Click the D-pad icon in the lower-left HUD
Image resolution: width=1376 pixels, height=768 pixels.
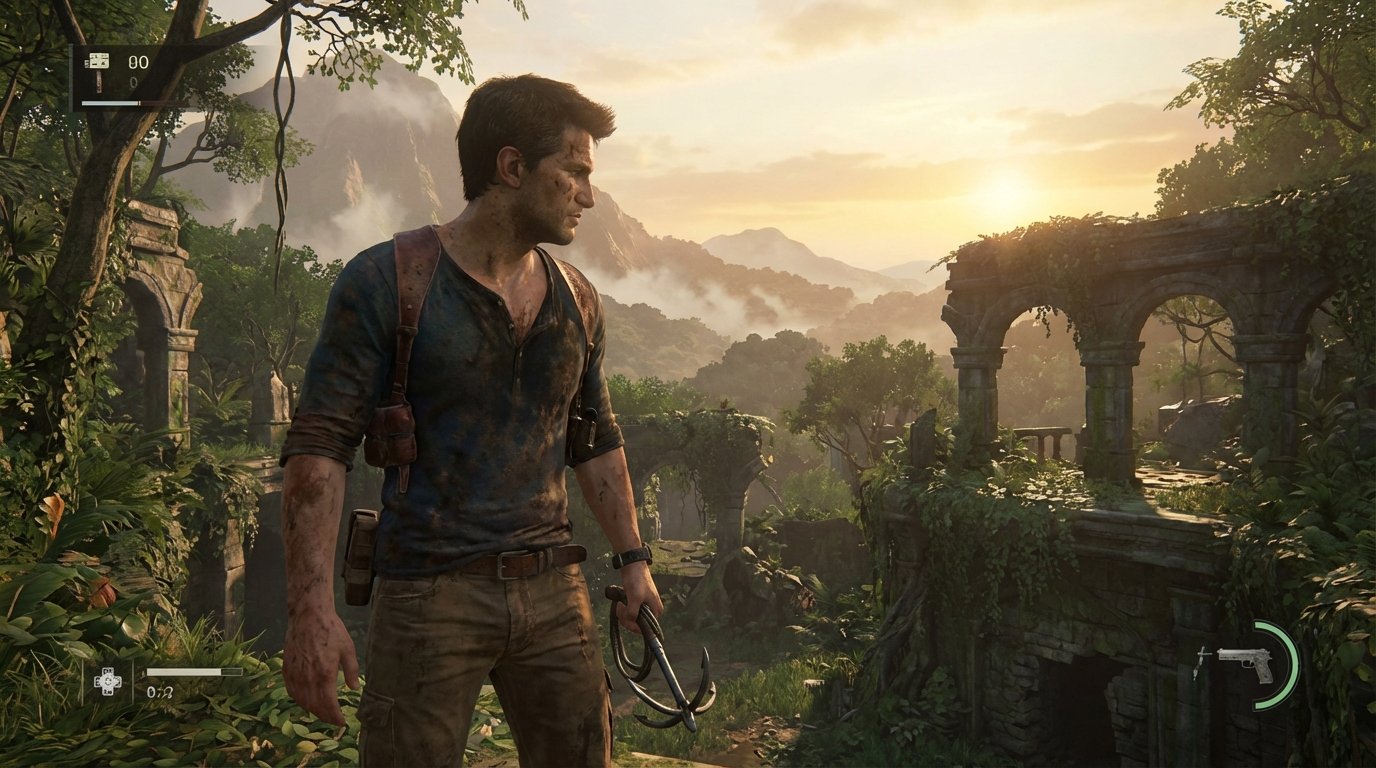point(107,681)
